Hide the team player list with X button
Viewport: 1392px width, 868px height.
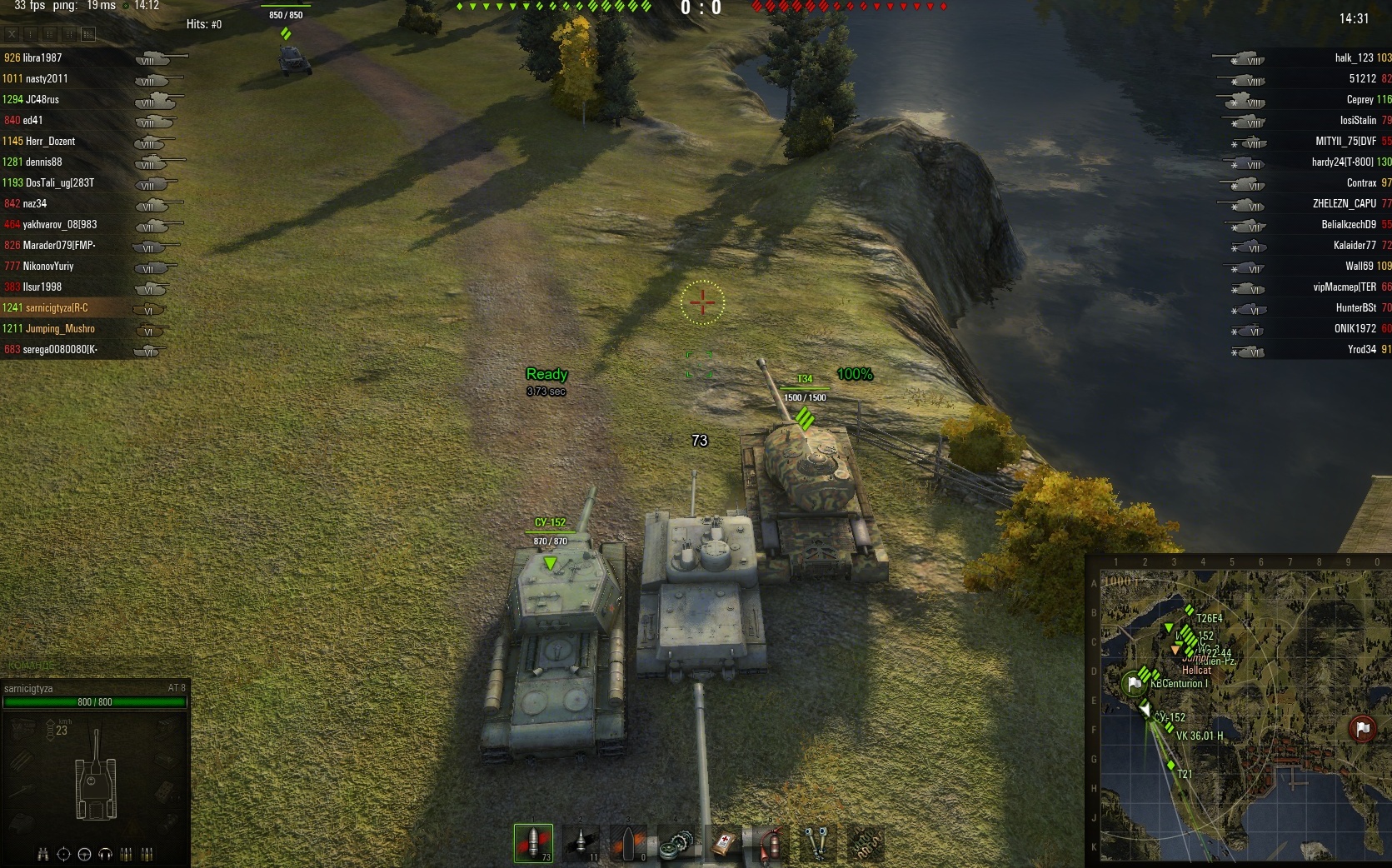point(12,34)
